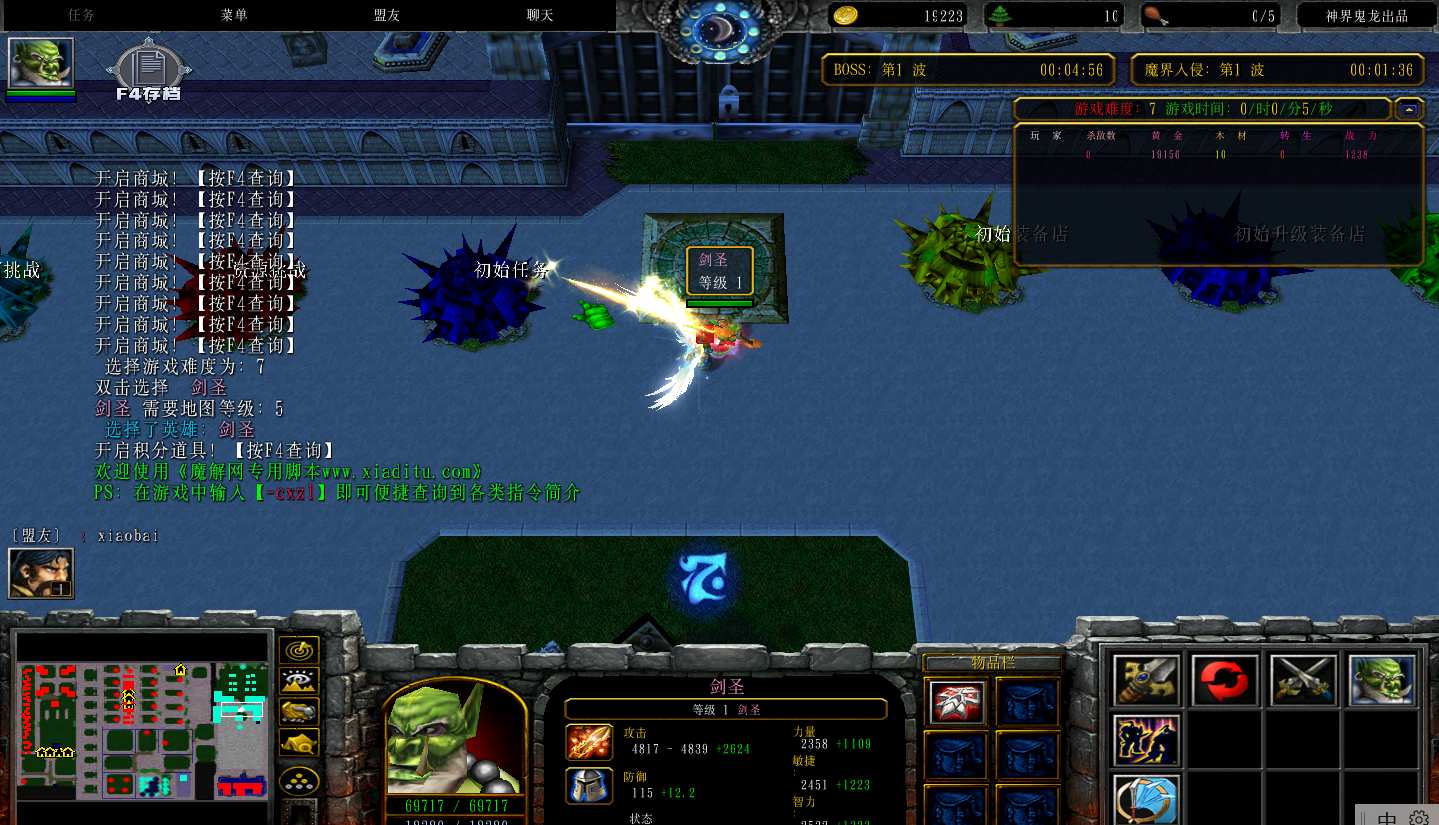Toggle minimap creep camp display button
This screenshot has height=825, width=1439.
[x=299, y=741]
